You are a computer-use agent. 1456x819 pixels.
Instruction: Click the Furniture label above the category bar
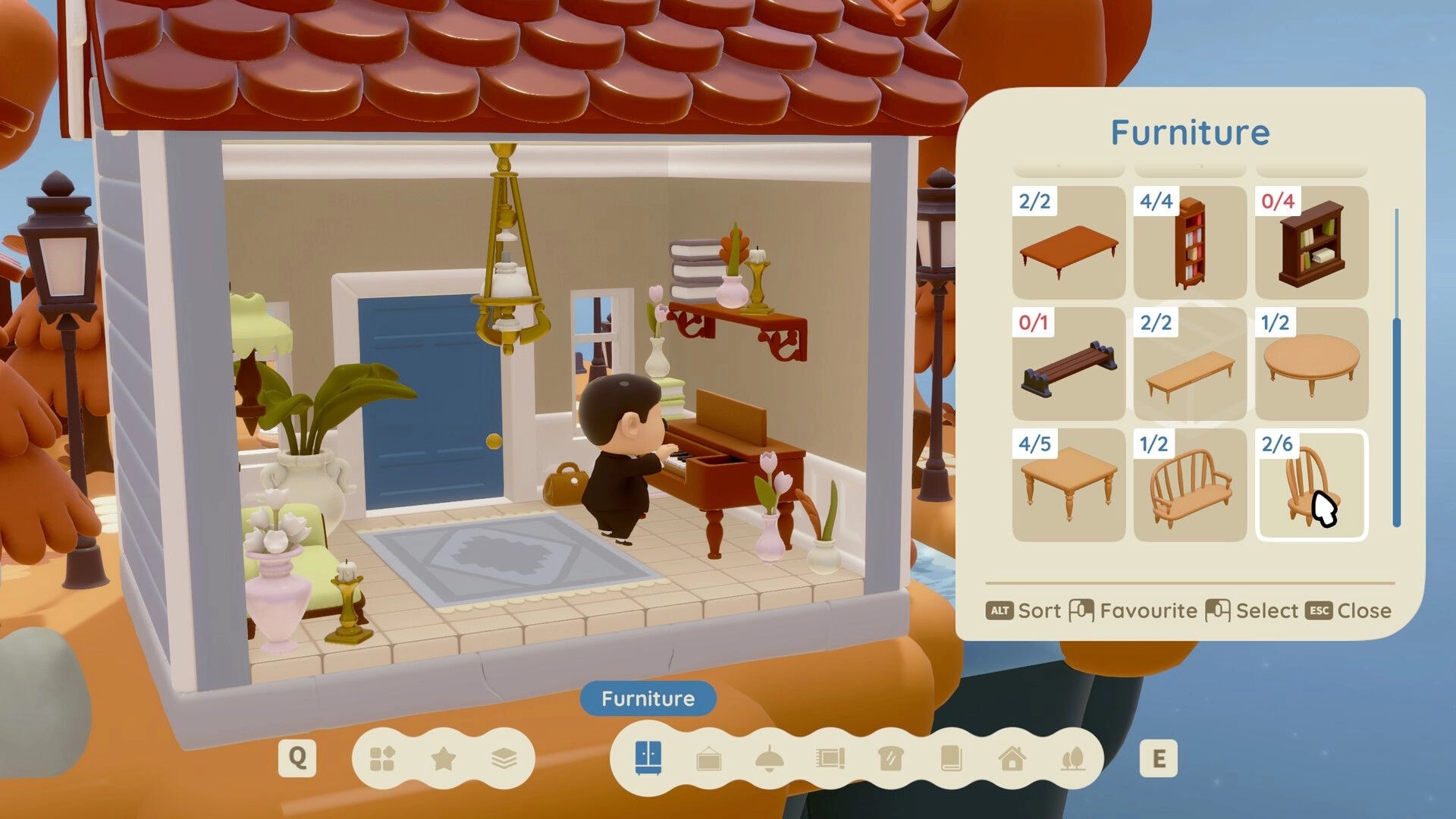click(647, 698)
